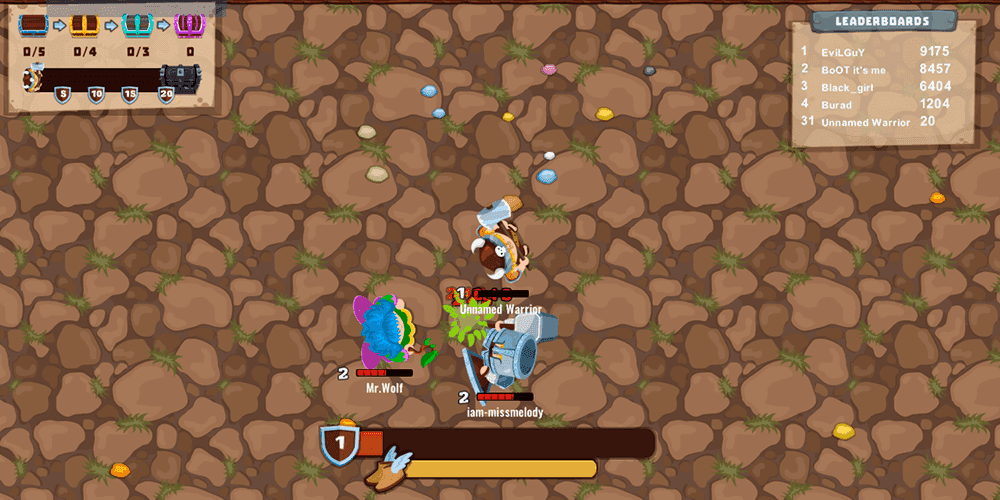
Task: Click the blue-trimmed chest icon
Action: (x=34, y=25)
